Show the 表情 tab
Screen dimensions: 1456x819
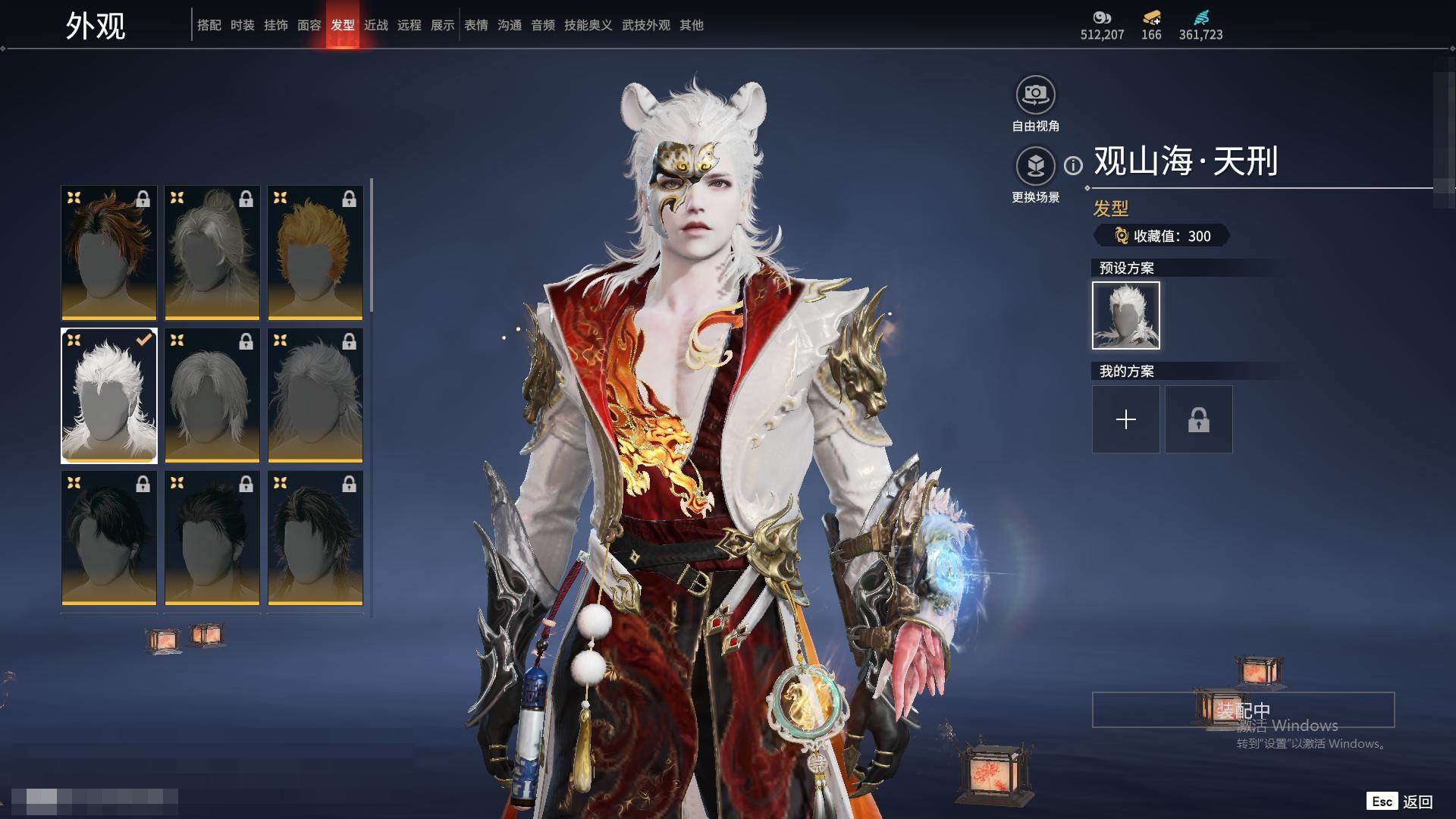pyautogui.click(x=475, y=25)
